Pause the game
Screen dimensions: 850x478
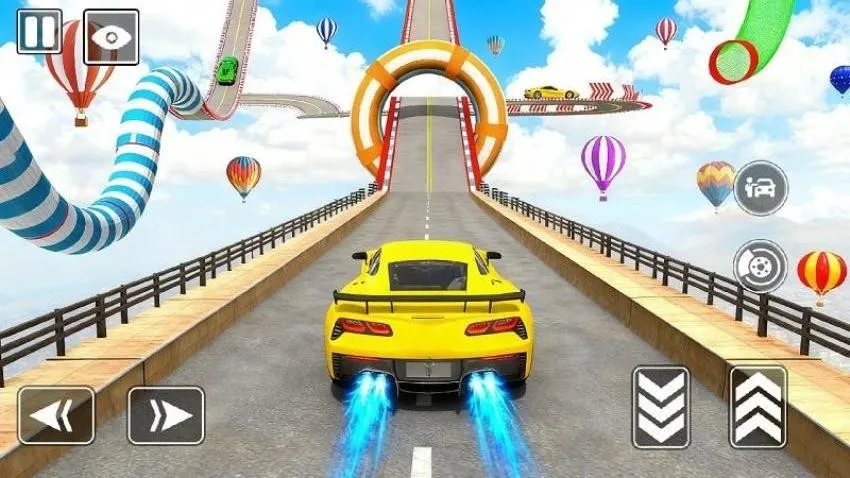pos(39,31)
